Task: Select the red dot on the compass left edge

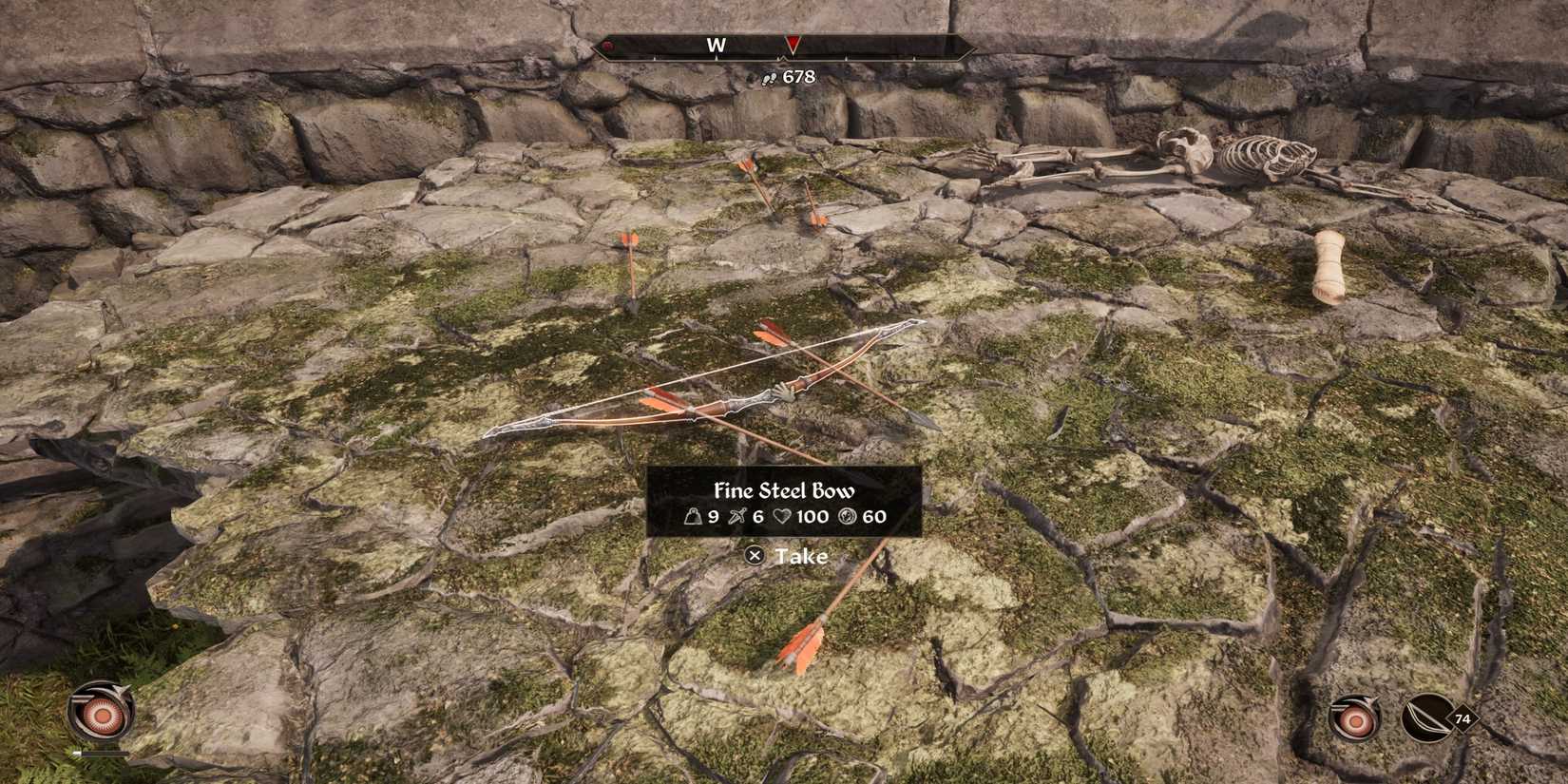Action: tap(606, 44)
